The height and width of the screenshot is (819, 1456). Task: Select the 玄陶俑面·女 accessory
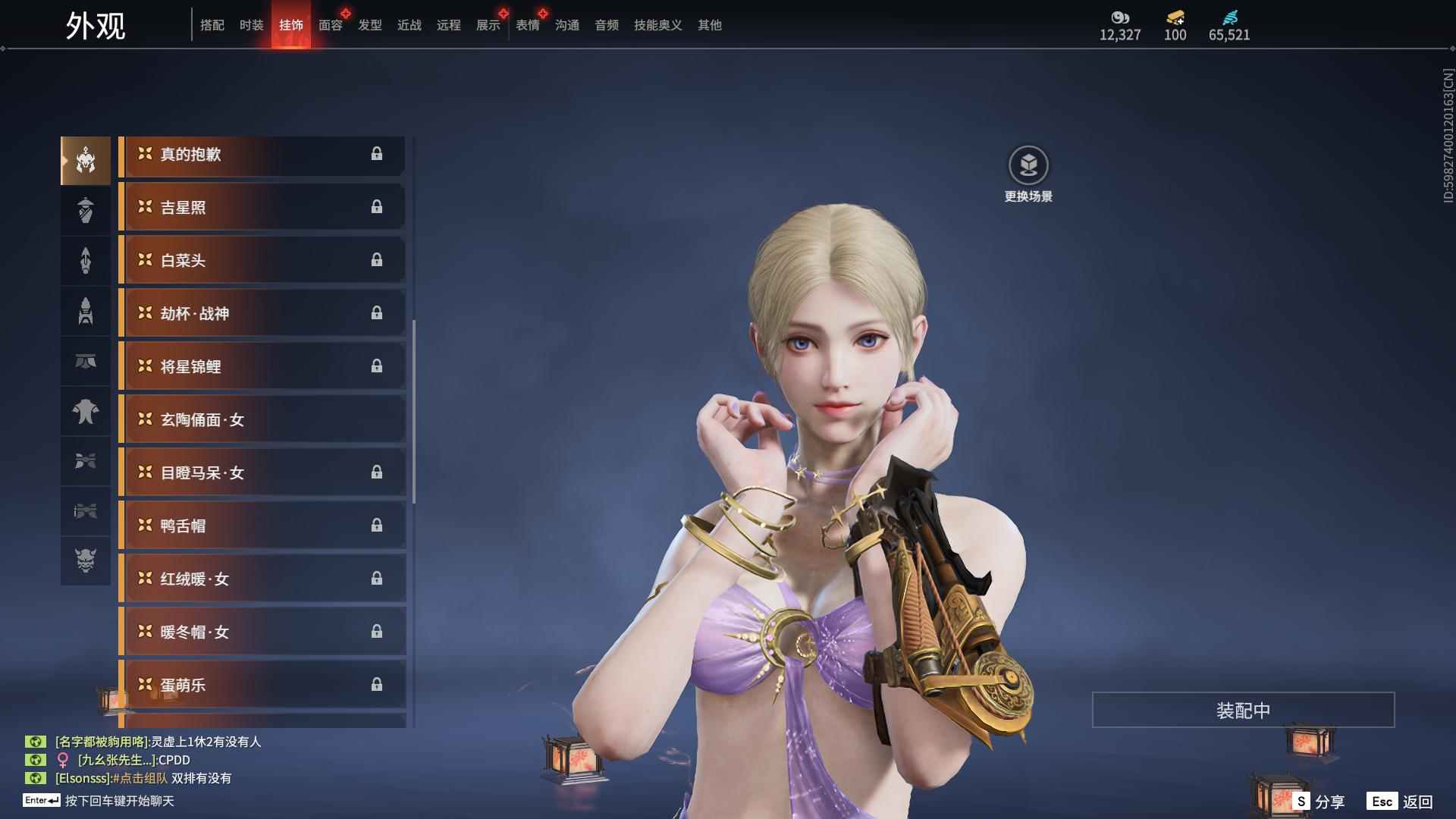262,420
